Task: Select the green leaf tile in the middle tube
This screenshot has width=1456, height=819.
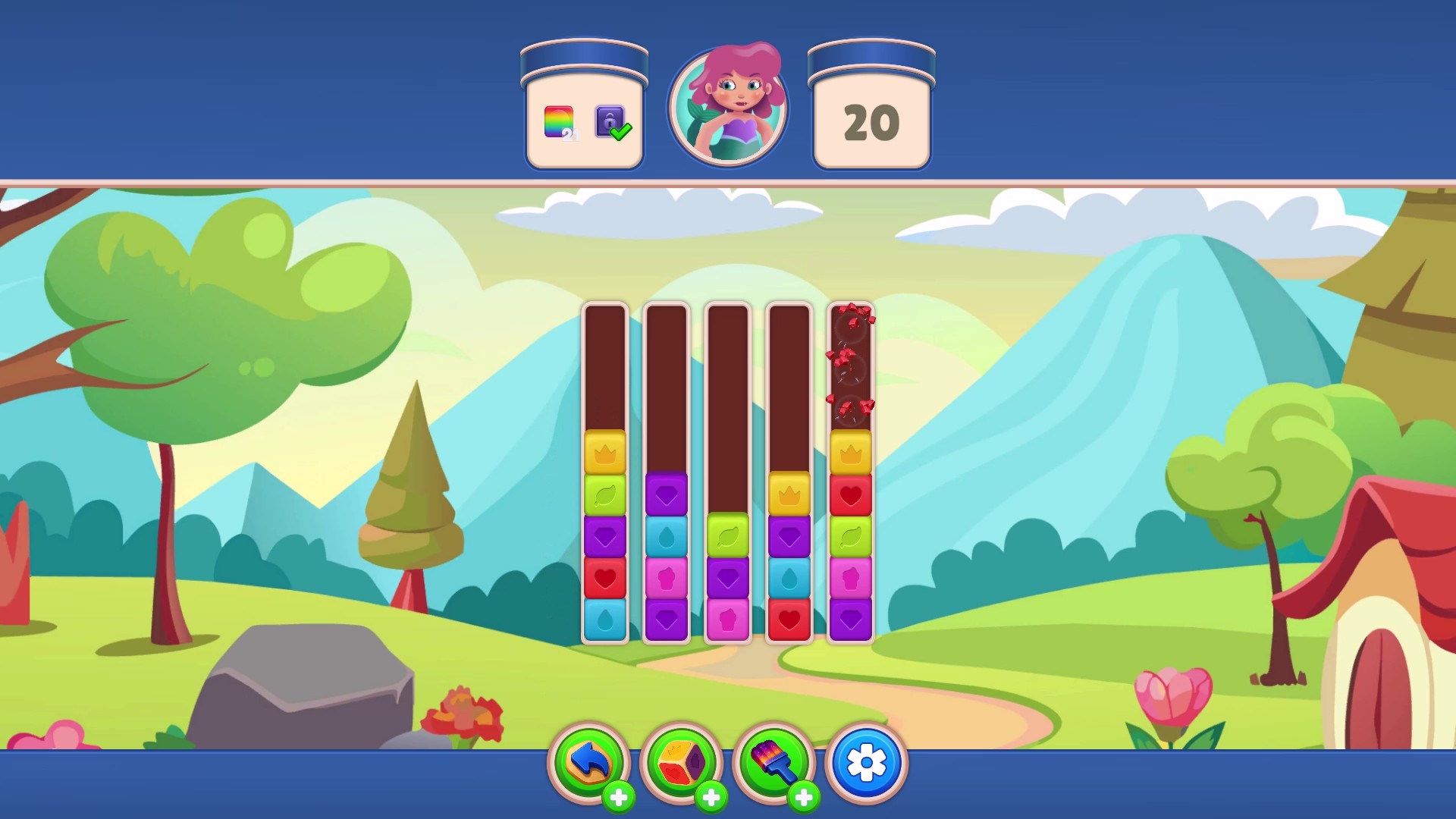Action: tap(728, 536)
